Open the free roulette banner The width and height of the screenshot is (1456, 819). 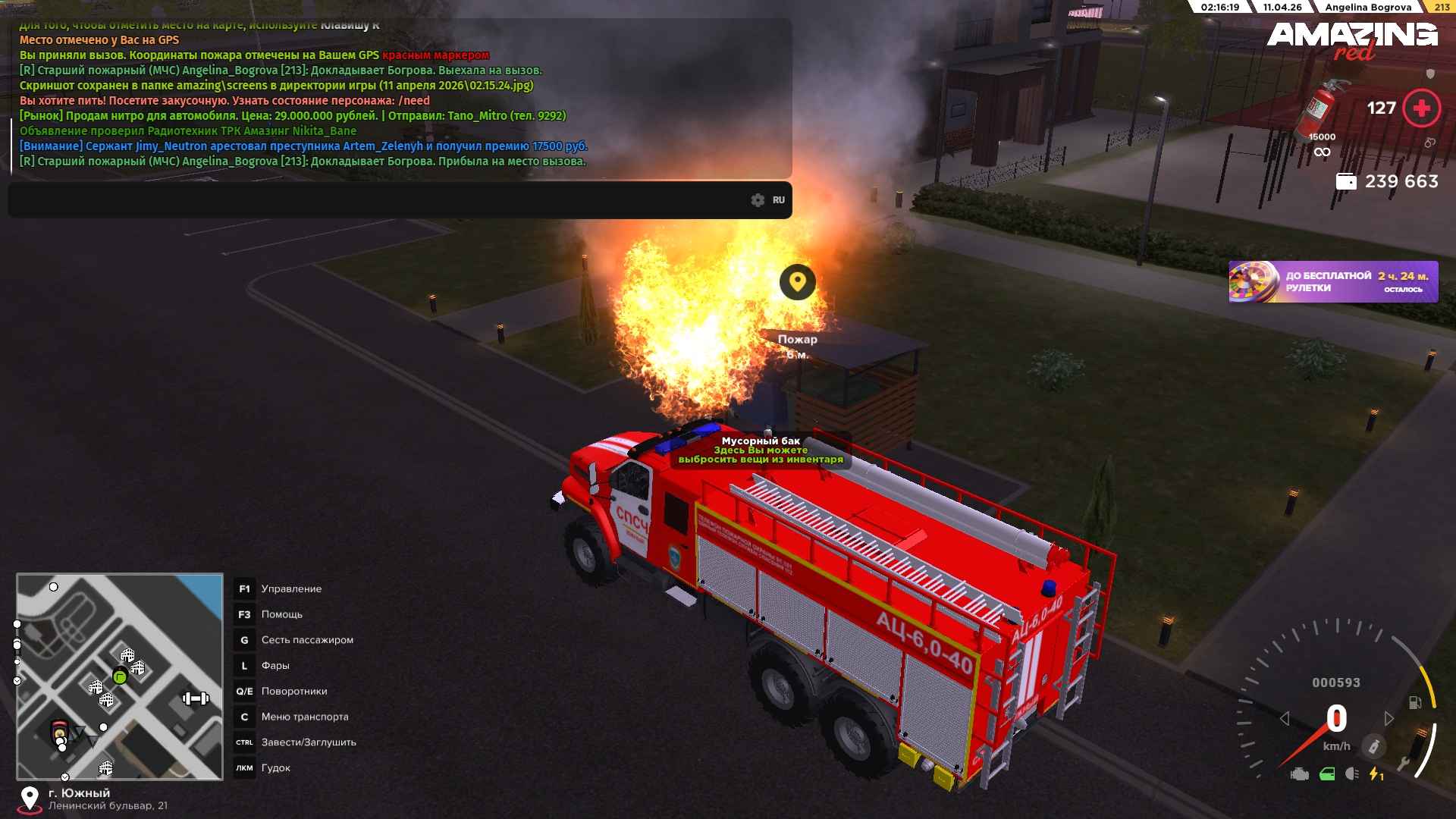[1333, 282]
